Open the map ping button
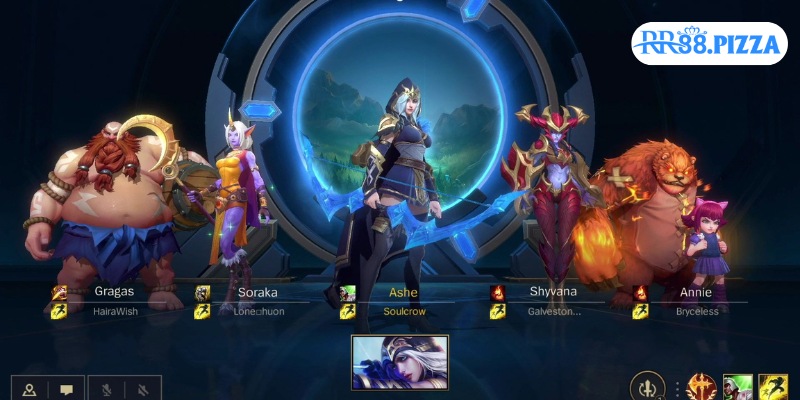This screenshot has width=800, height=400. 29,390
